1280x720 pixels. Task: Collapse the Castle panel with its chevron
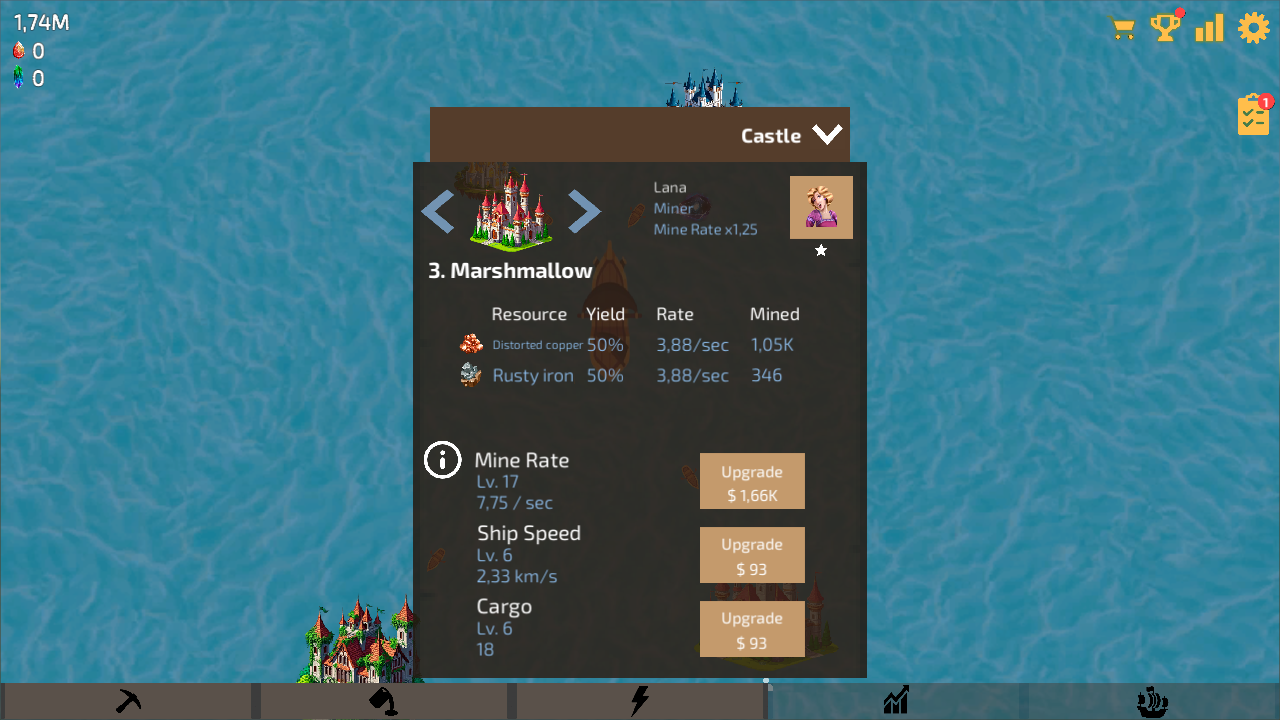click(x=827, y=133)
